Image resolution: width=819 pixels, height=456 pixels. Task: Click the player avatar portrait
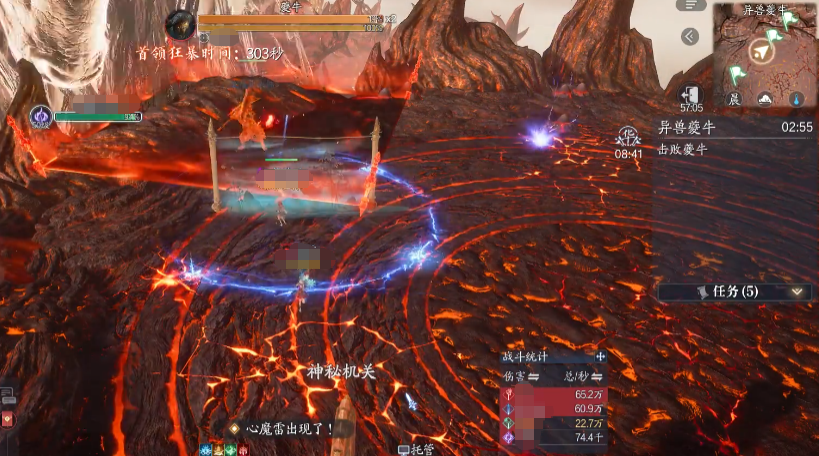[41, 117]
